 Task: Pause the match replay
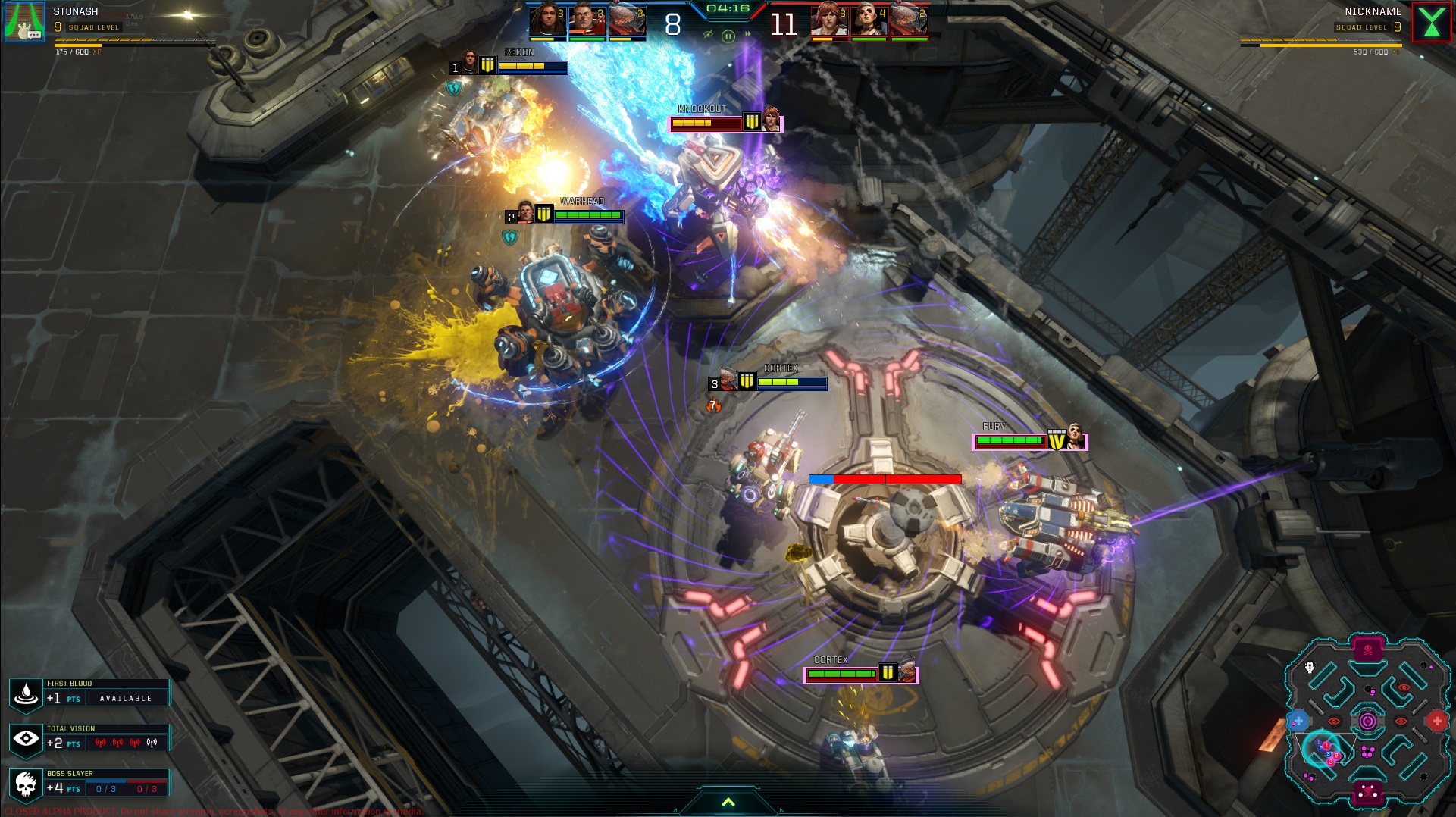(x=728, y=36)
